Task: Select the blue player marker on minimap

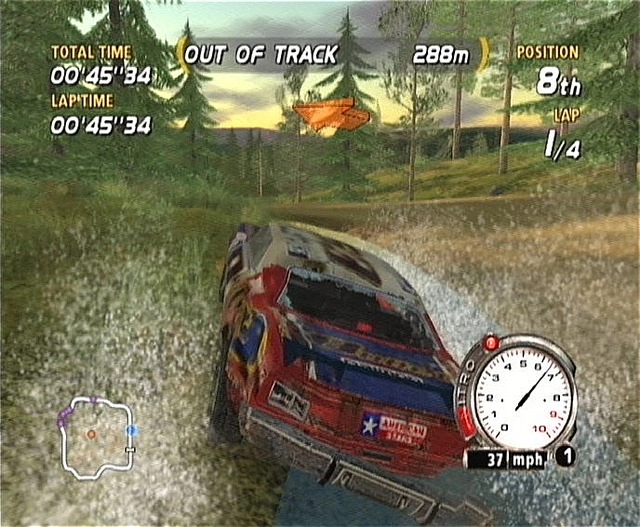Action: (132, 430)
